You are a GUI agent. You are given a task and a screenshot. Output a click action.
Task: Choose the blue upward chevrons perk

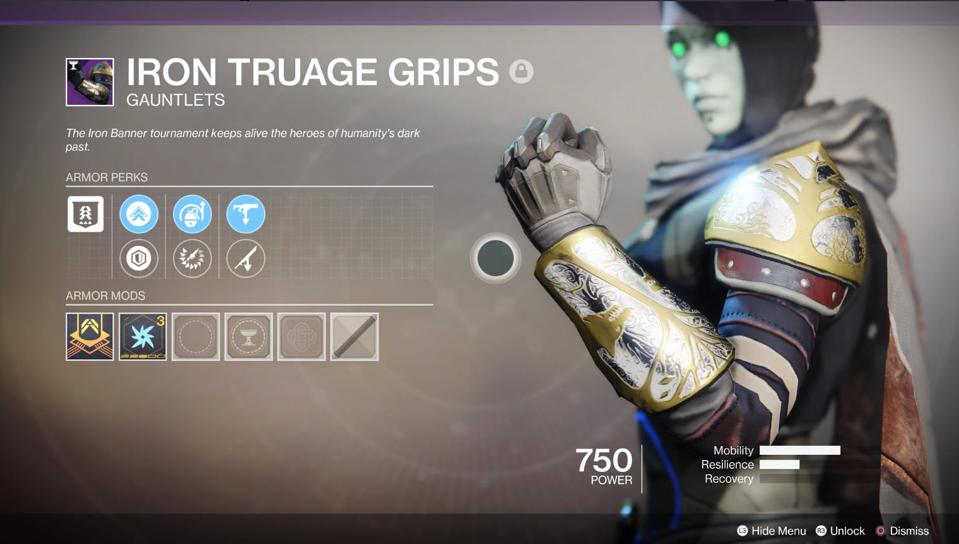(139, 215)
